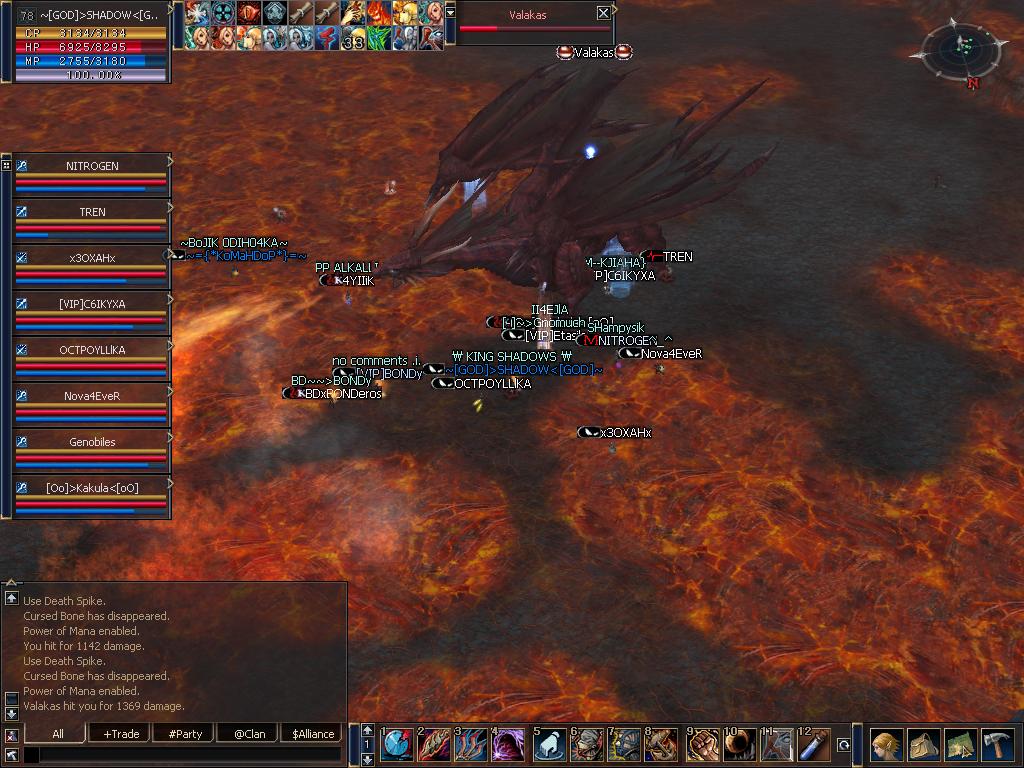The width and height of the screenshot is (1024, 768).
Task: Switch to the $Alliance chat tab
Action: tap(312, 734)
